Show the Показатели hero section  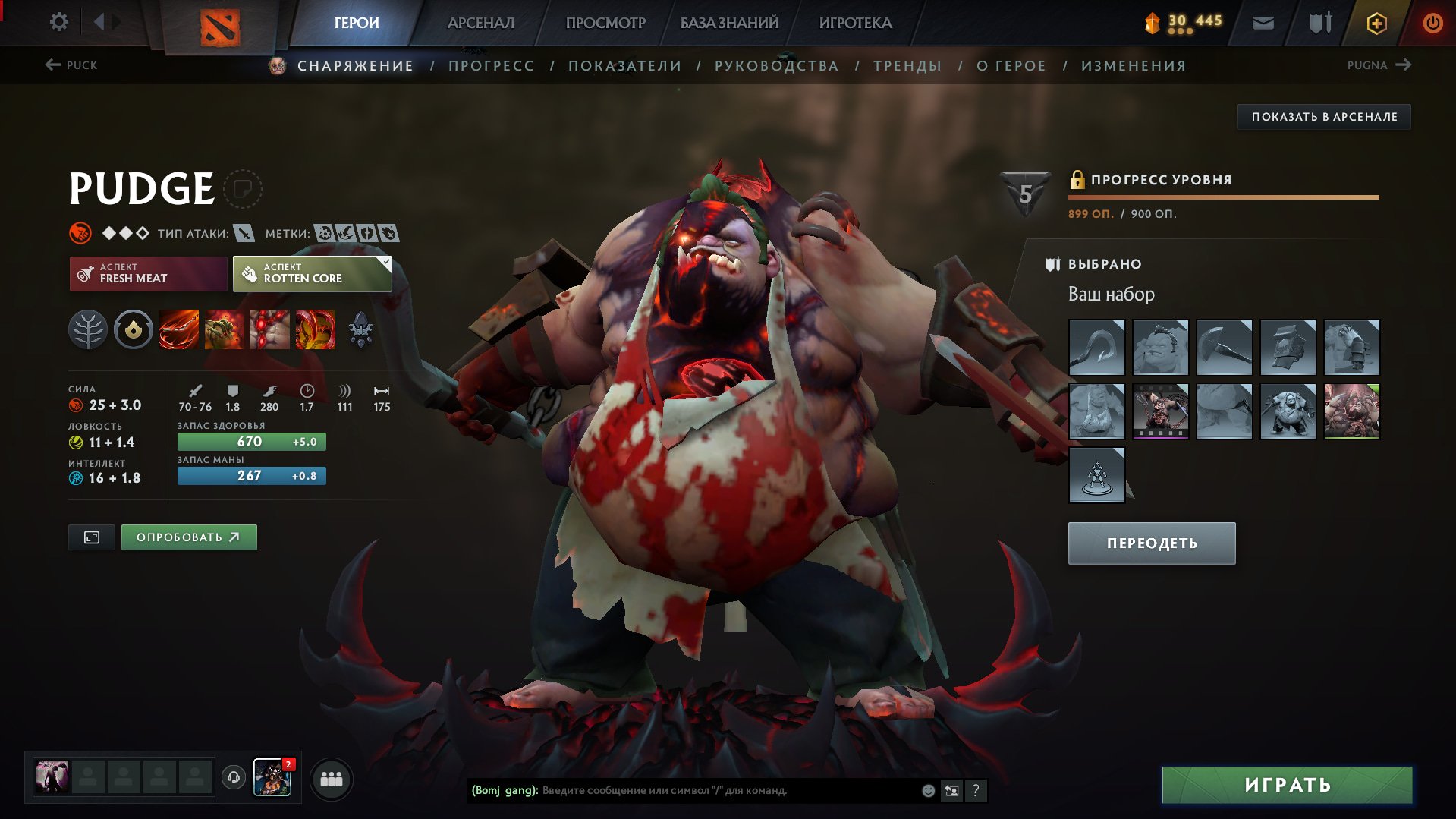[624, 66]
